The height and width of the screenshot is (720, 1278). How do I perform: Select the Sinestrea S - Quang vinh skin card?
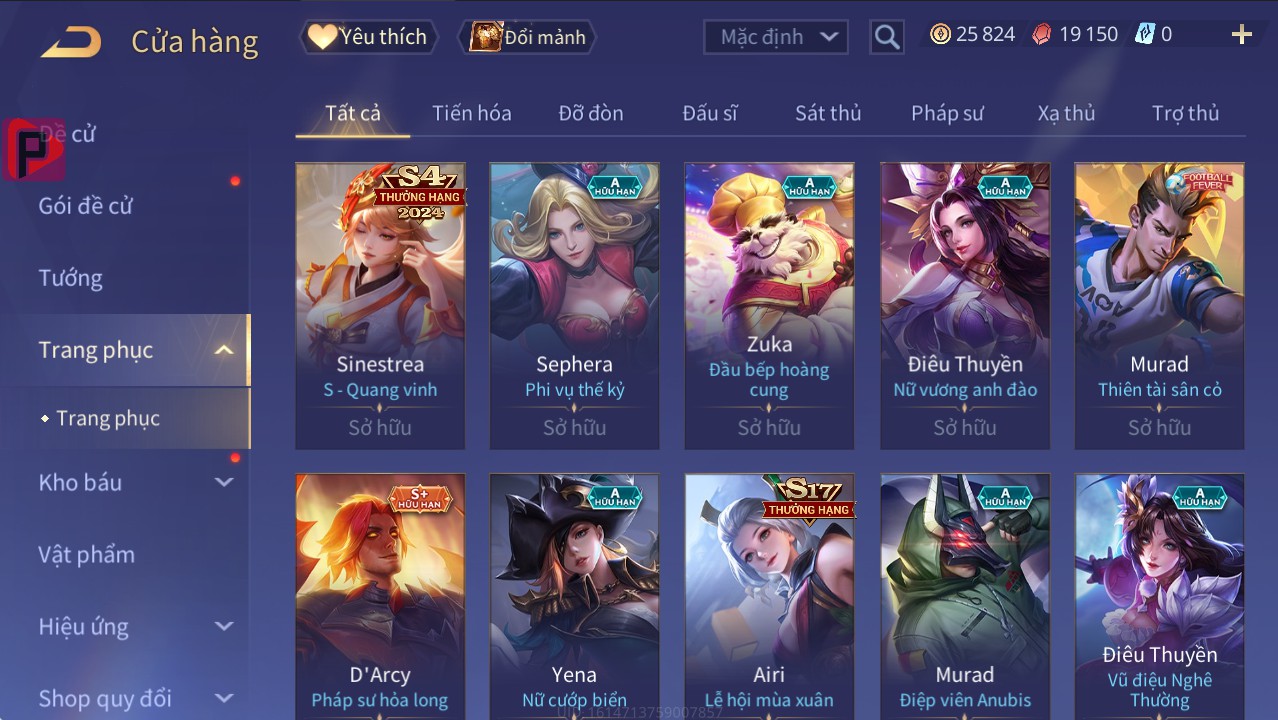pos(380,305)
